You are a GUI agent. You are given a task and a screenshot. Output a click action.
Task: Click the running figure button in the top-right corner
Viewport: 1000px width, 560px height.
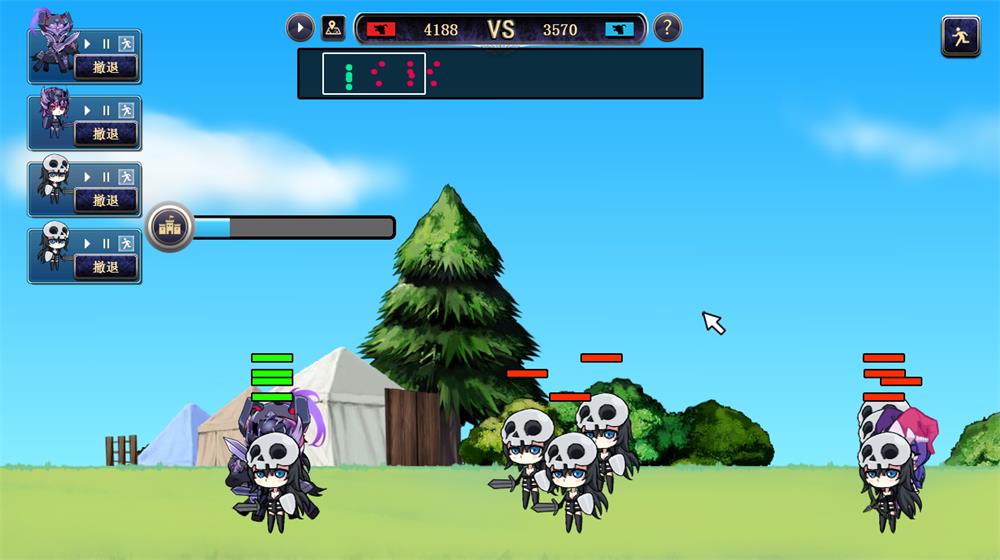[x=960, y=36]
